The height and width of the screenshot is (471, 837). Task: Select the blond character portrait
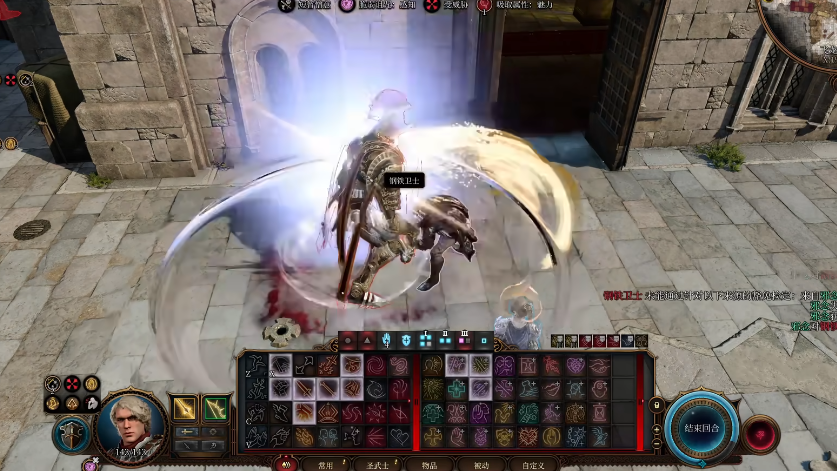click(x=131, y=423)
